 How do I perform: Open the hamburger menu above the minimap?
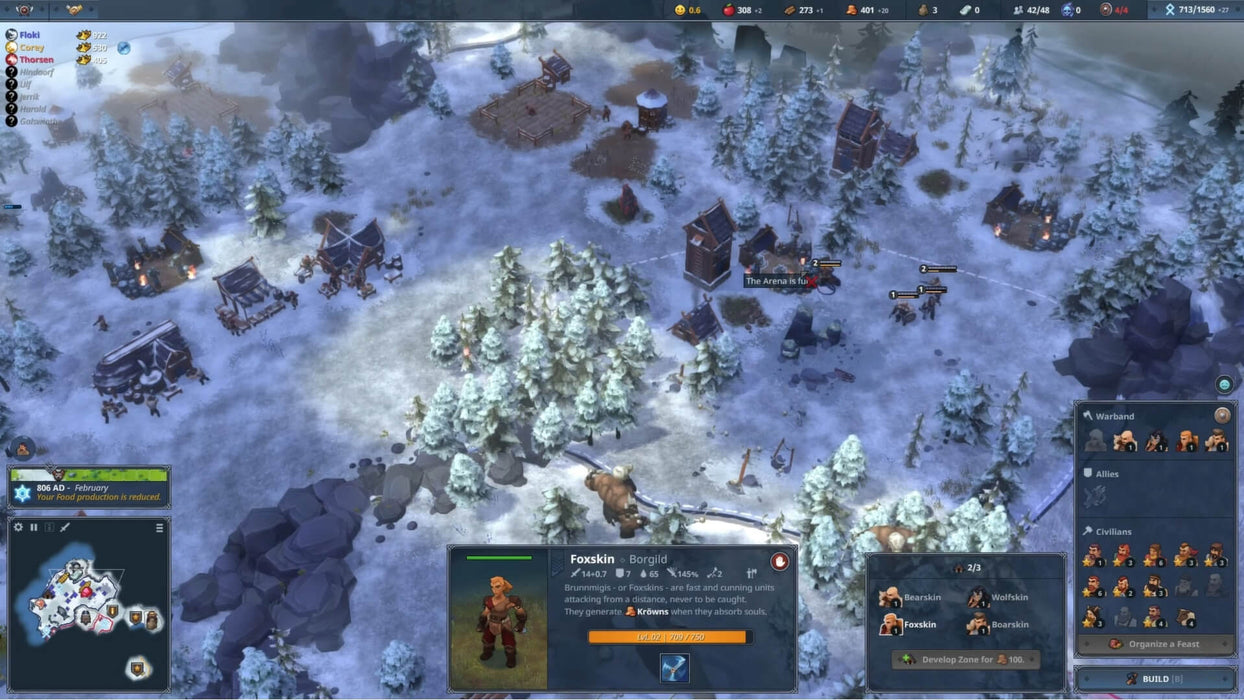click(160, 527)
